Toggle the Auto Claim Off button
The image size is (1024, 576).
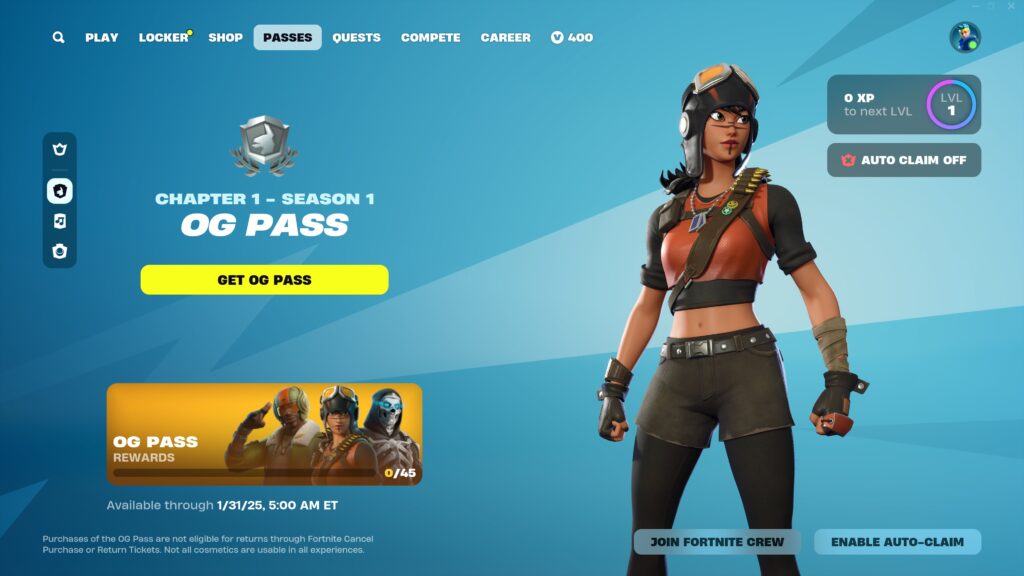point(903,160)
